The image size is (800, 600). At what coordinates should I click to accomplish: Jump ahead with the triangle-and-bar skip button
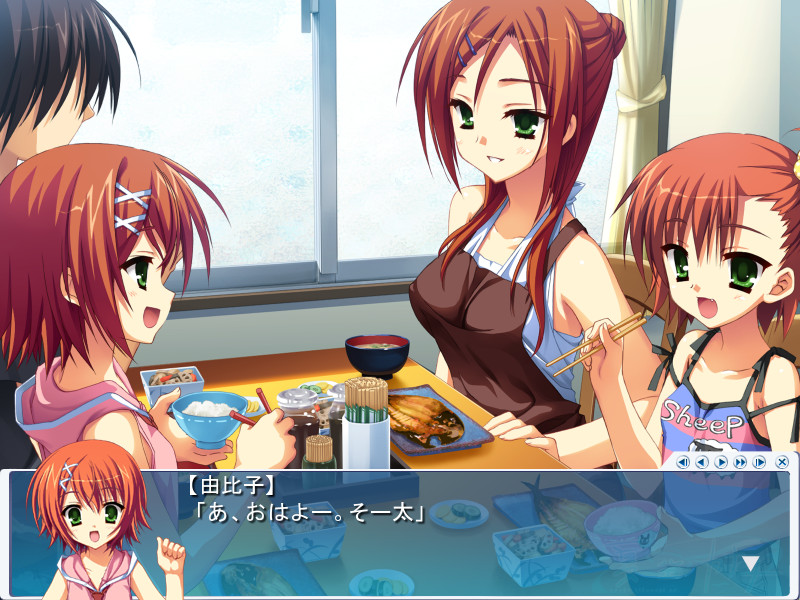pyautogui.click(x=759, y=462)
